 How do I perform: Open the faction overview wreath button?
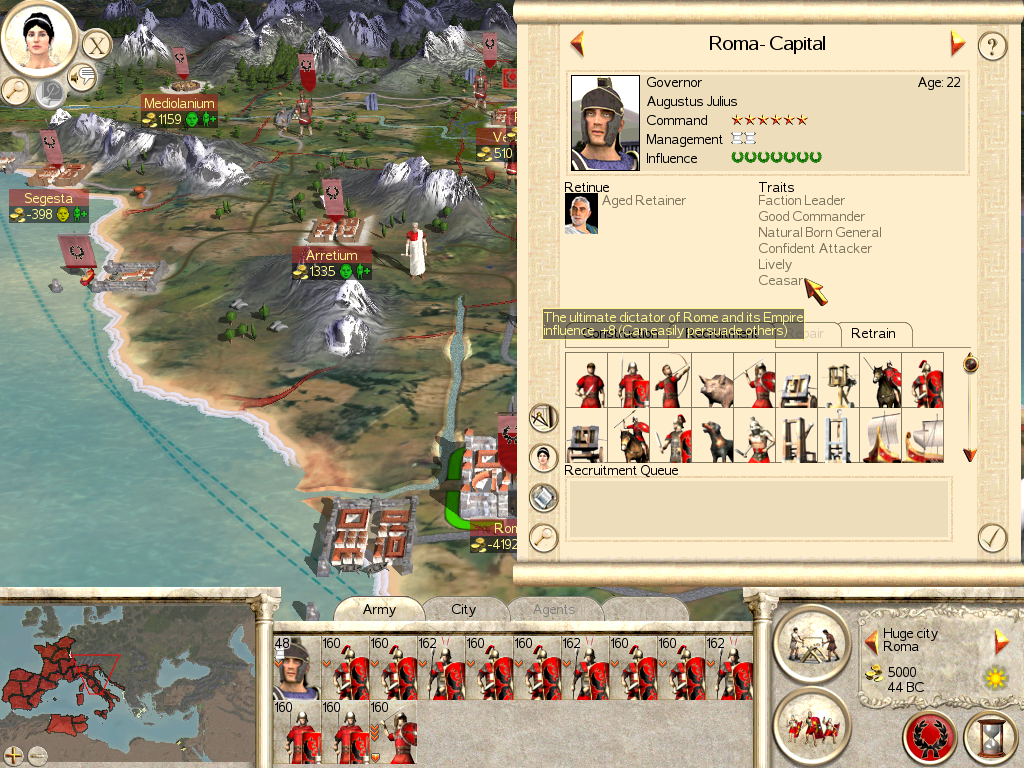(x=930, y=738)
